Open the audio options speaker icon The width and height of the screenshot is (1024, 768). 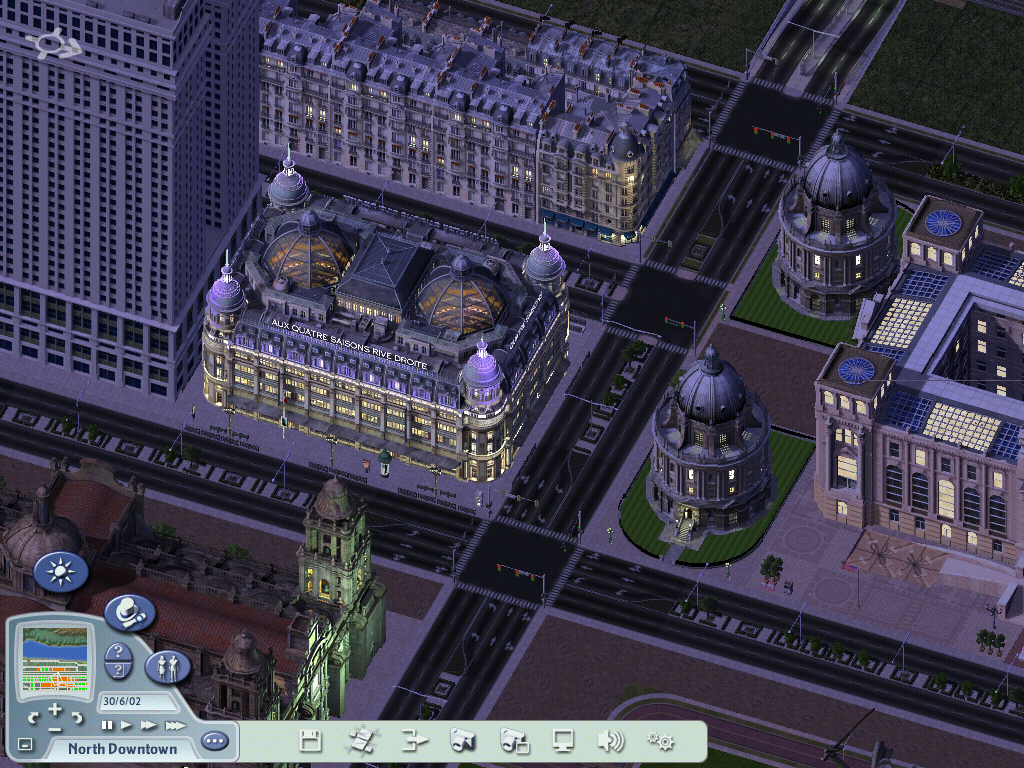pyautogui.click(x=610, y=741)
